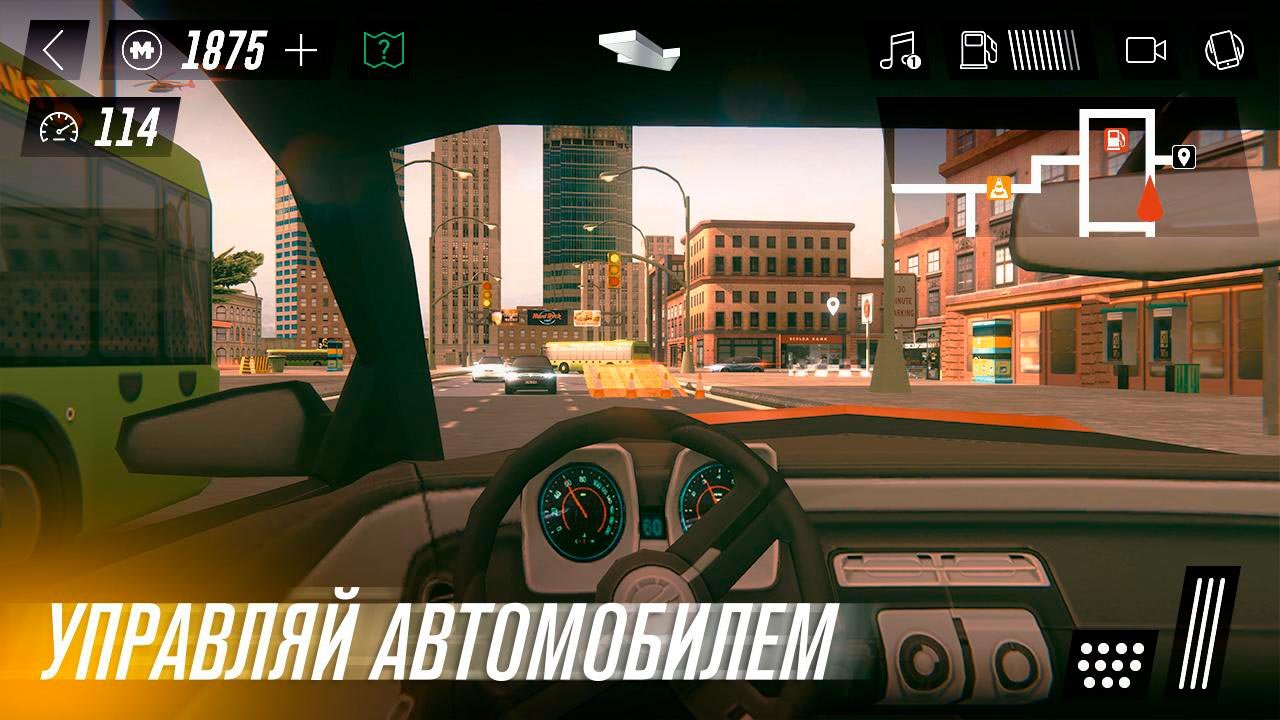Screen dimensions: 1280x720
Task: Tap the fuel pump gauge icon
Action: click(x=976, y=50)
